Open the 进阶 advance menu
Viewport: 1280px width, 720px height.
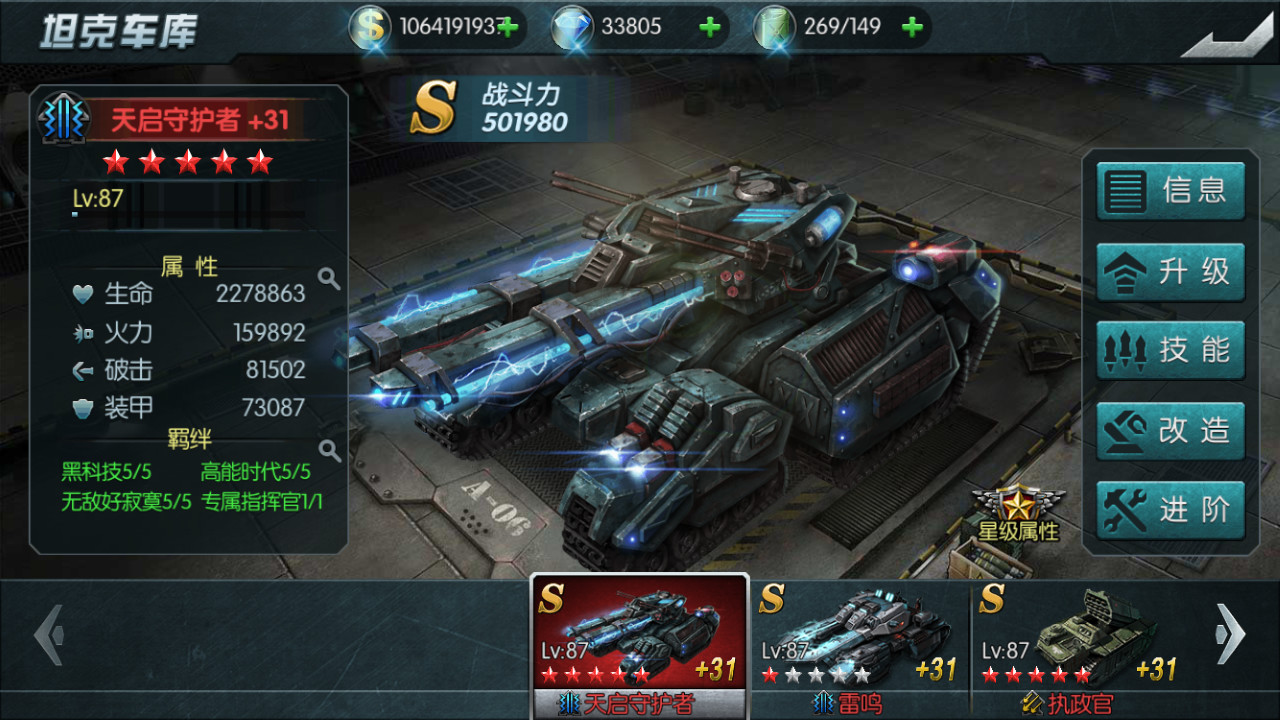click(1170, 510)
